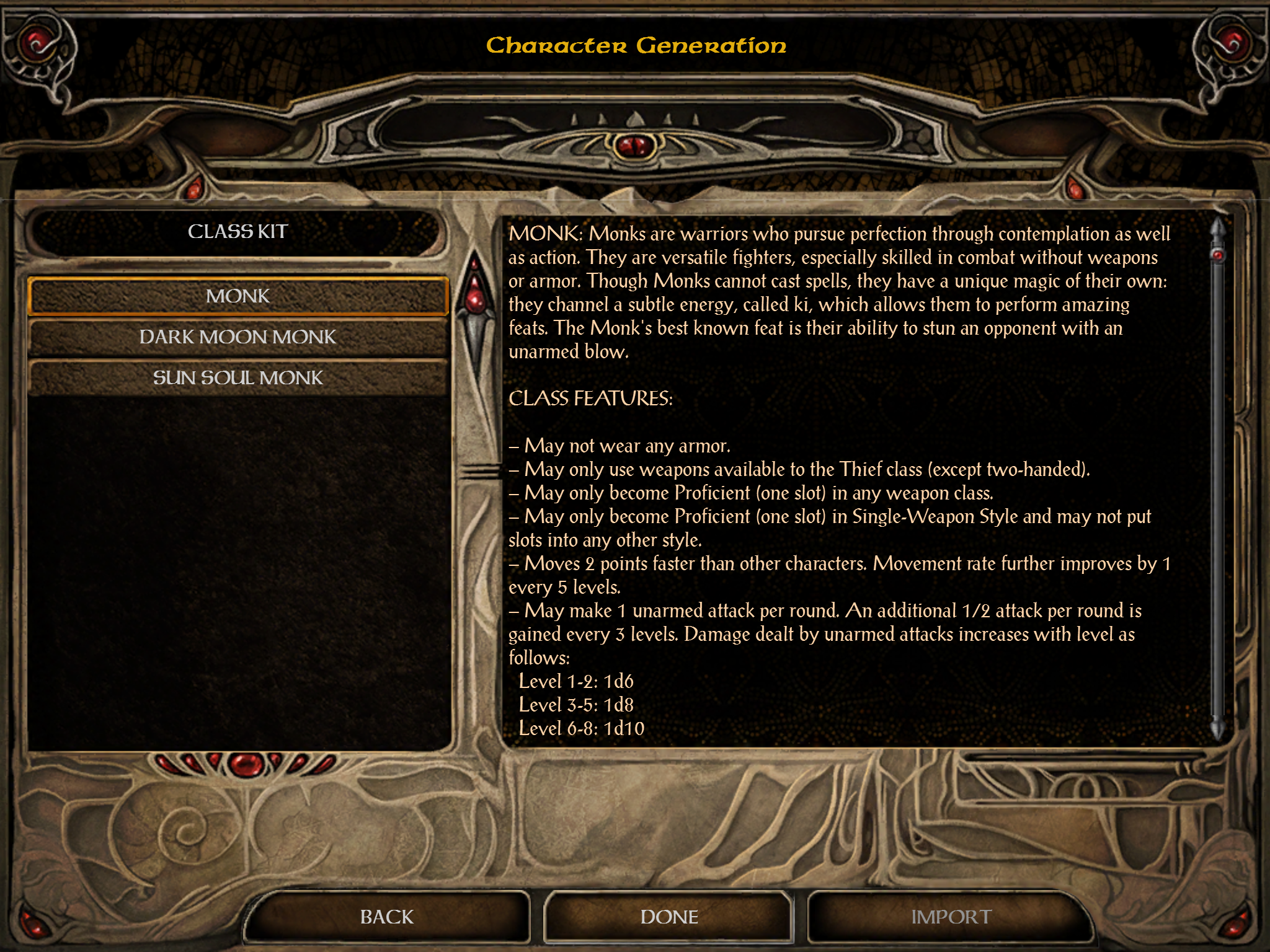Click the Import character button
The height and width of the screenshot is (952, 1270).
tap(951, 917)
